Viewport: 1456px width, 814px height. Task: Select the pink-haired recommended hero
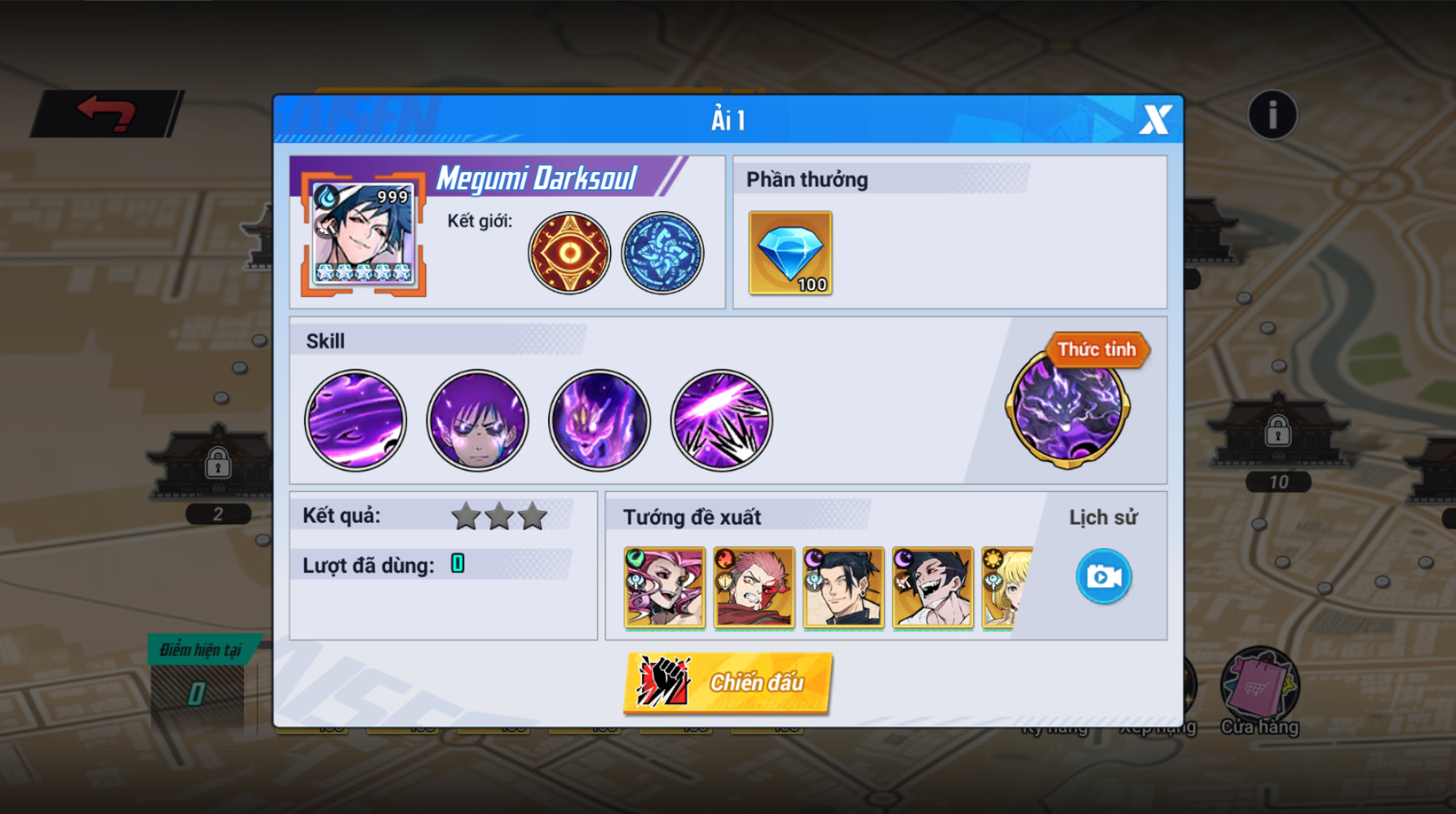click(x=664, y=587)
